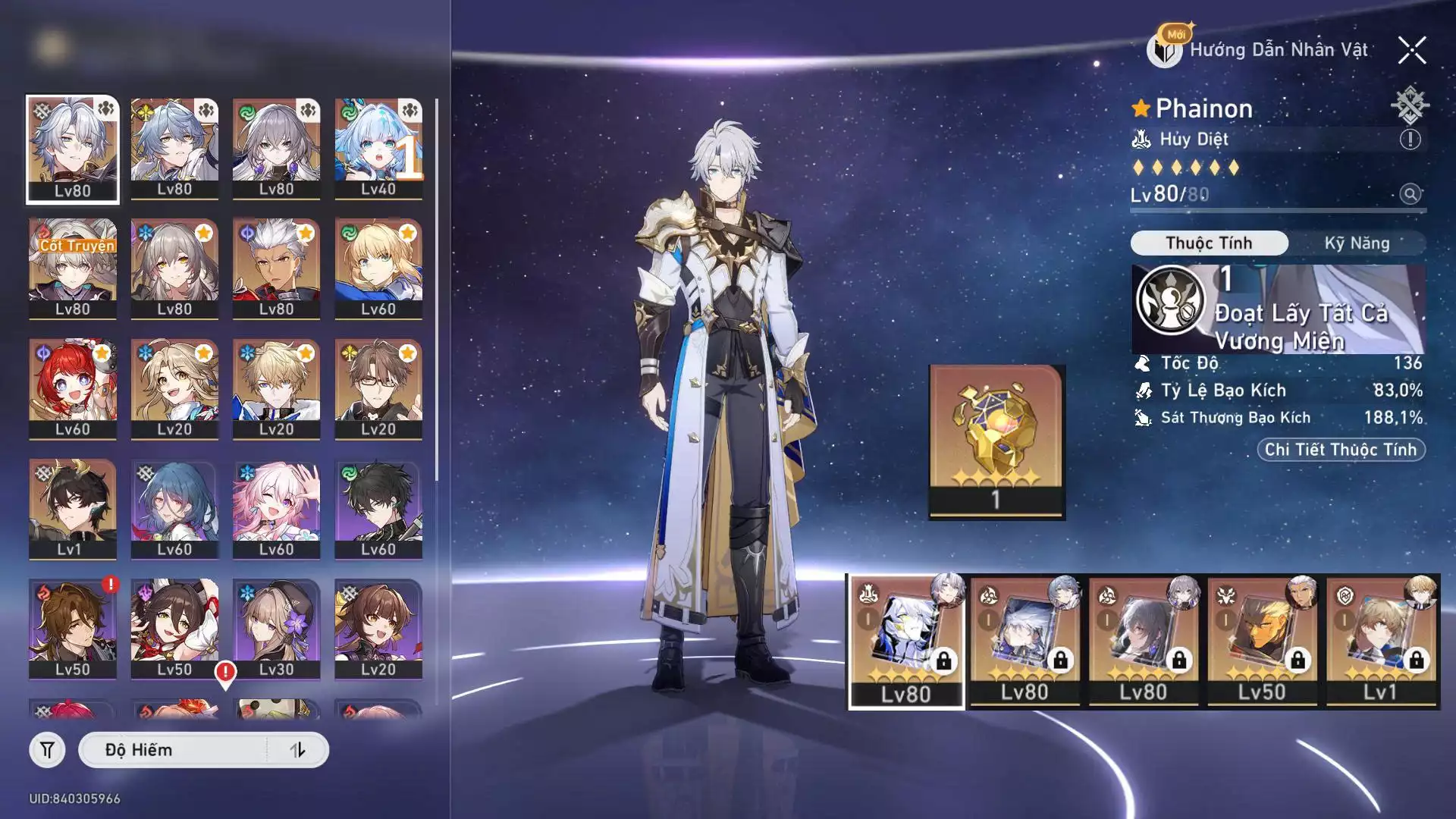Open Đoạt Lấy Tất Cả Vương Miện panel
This screenshot has width=1456, height=819.
pyautogui.click(x=1278, y=309)
